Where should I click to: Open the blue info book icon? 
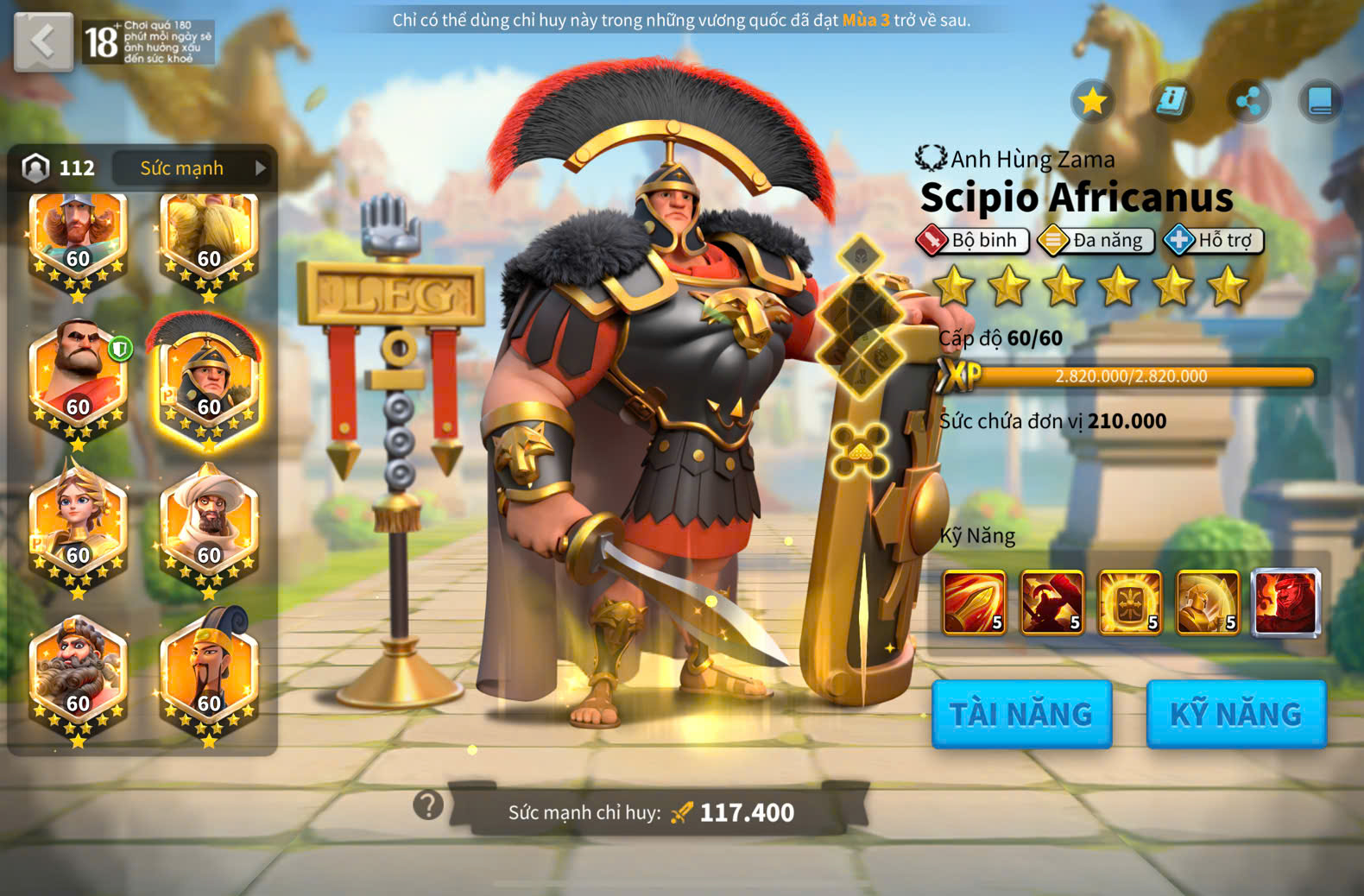(x=1171, y=101)
